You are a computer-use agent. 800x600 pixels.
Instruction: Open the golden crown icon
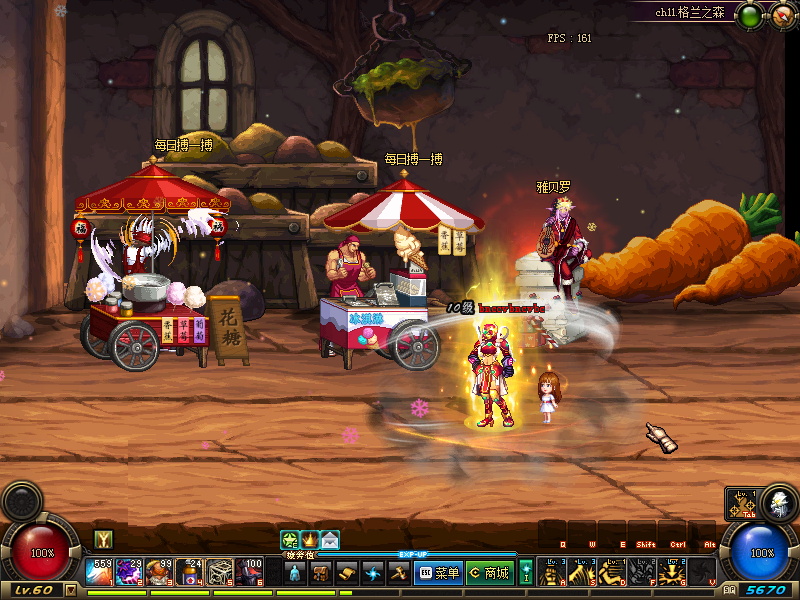tap(310, 540)
